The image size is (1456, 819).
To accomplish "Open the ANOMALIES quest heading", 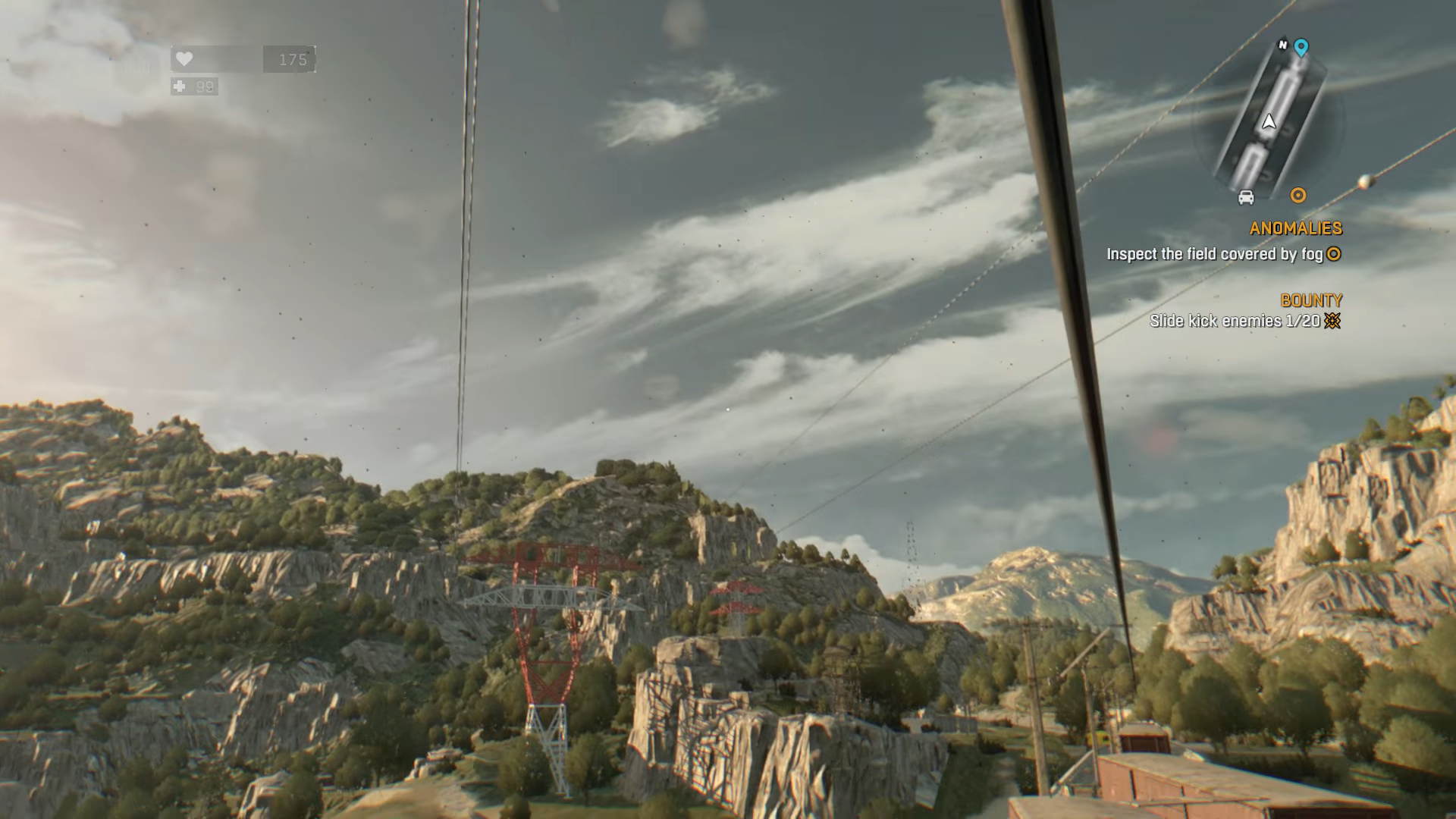I will coord(1294,227).
